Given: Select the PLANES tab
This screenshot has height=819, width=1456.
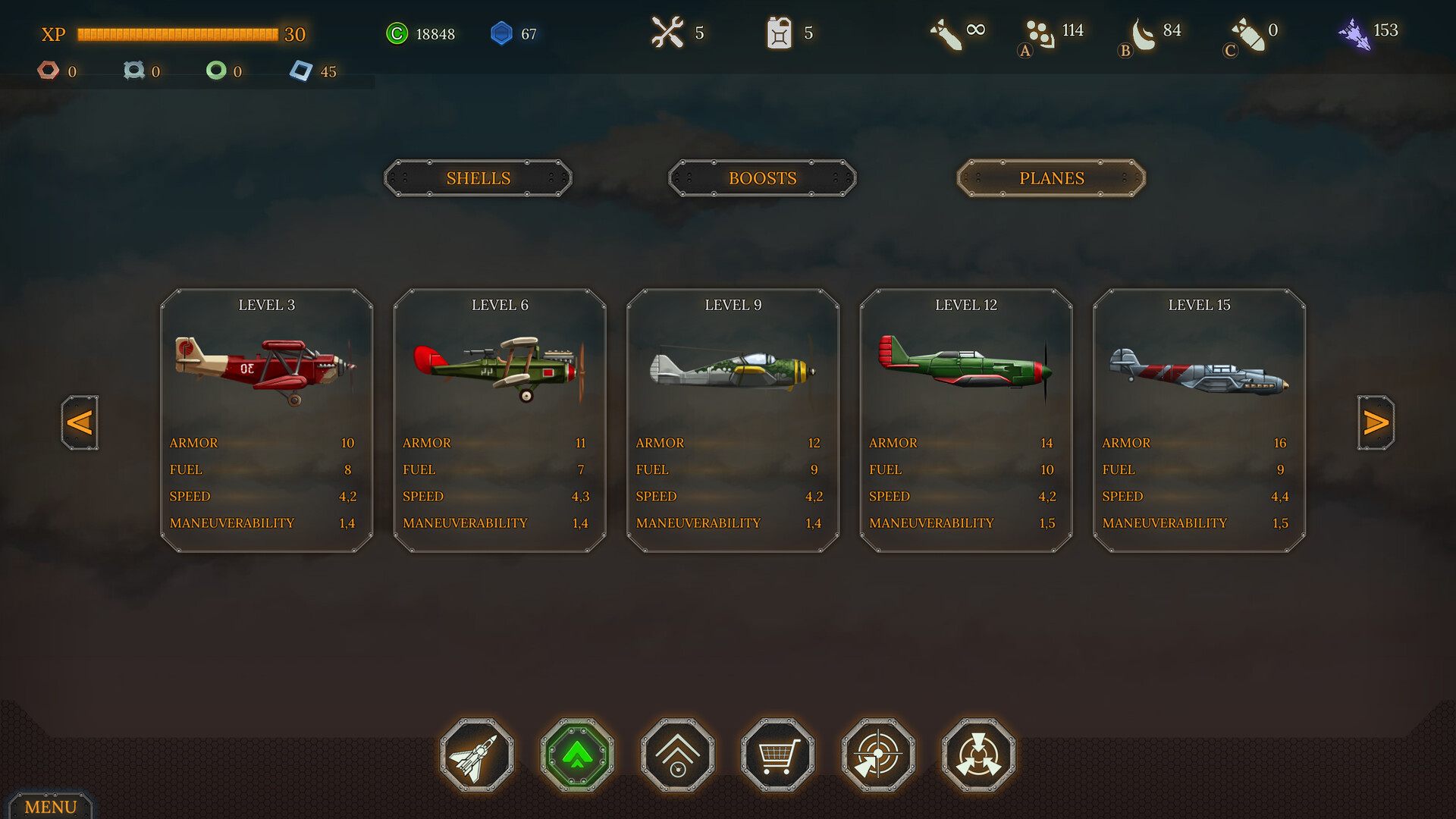Looking at the screenshot, I should click(x=1051, y=178).
